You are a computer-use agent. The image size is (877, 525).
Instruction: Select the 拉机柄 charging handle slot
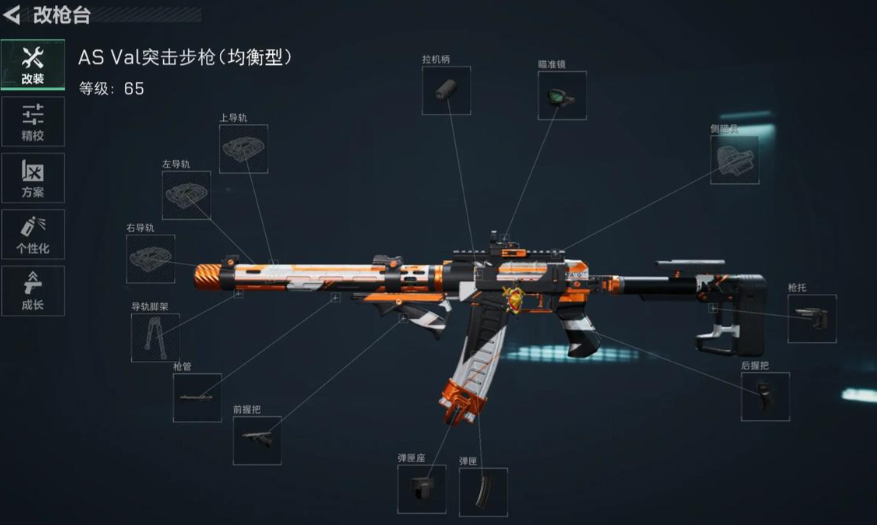point(446,91)
